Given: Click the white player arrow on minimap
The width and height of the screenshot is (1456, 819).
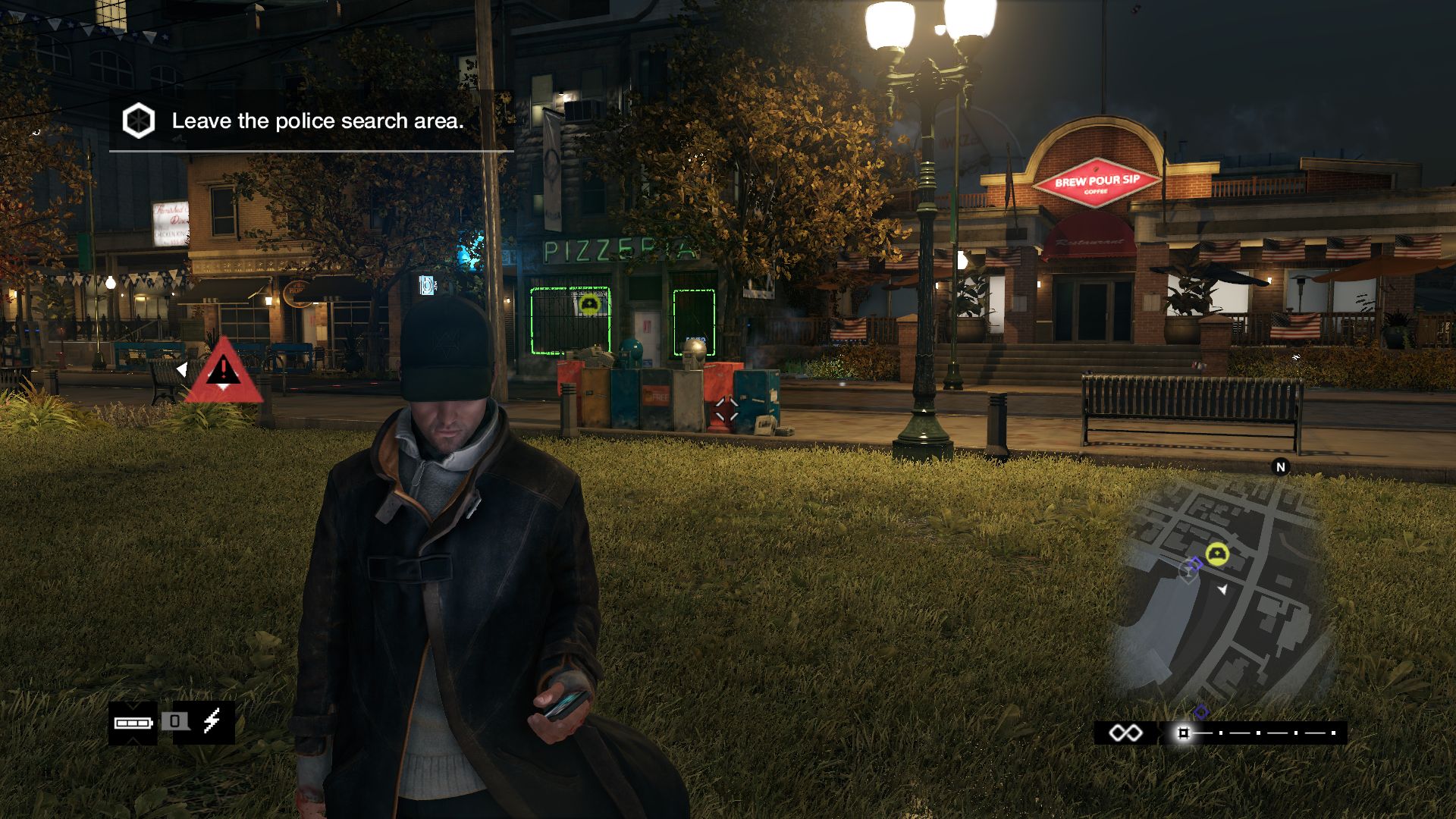Looking at the screenshot, I should [x=1222, y=589].
